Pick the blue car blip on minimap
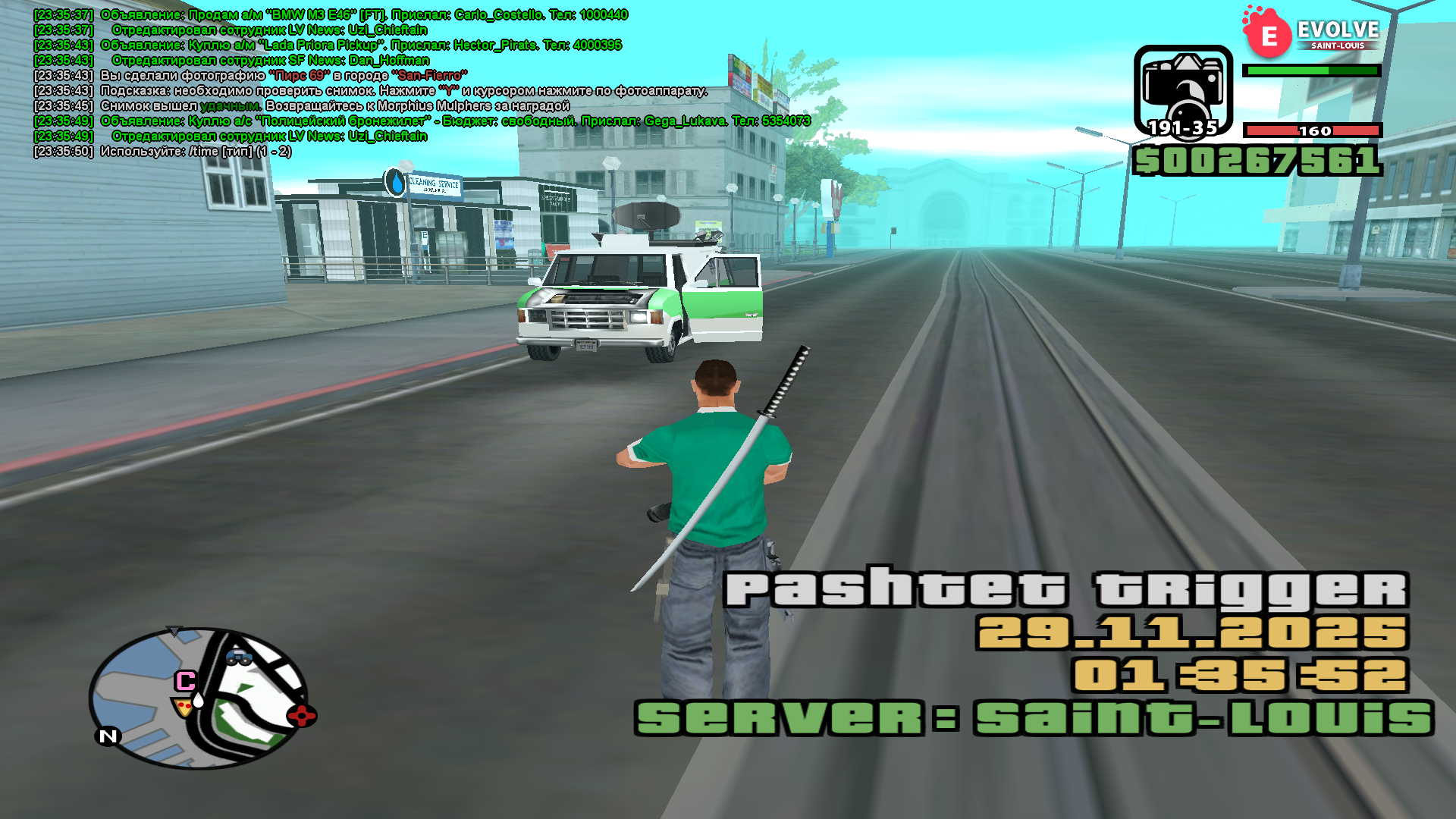Viewport: 1456px width, 819px height. click(x=239, y=657)
